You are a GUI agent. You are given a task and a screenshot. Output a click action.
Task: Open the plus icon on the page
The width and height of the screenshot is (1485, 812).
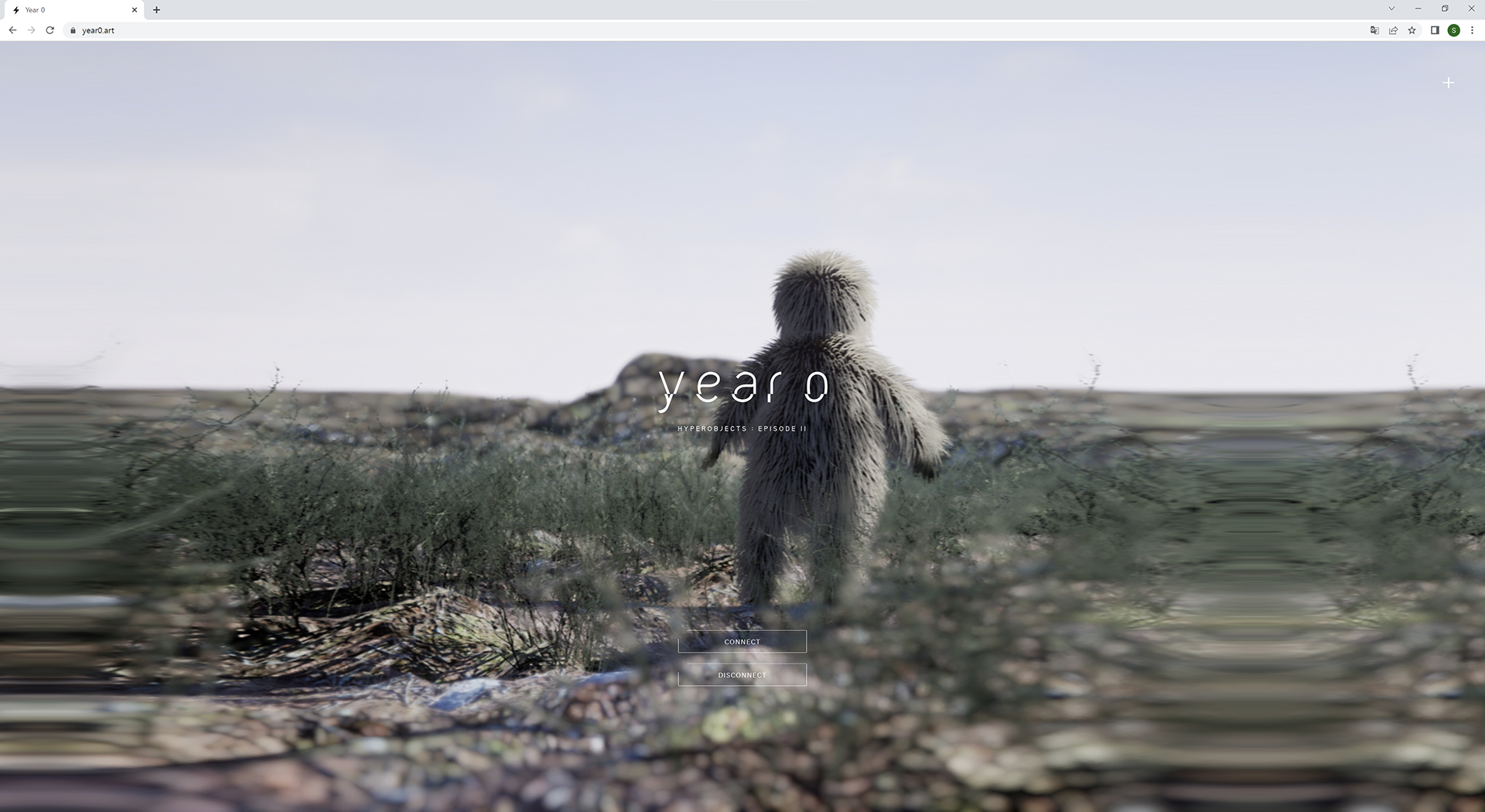tap(1449, 83)
